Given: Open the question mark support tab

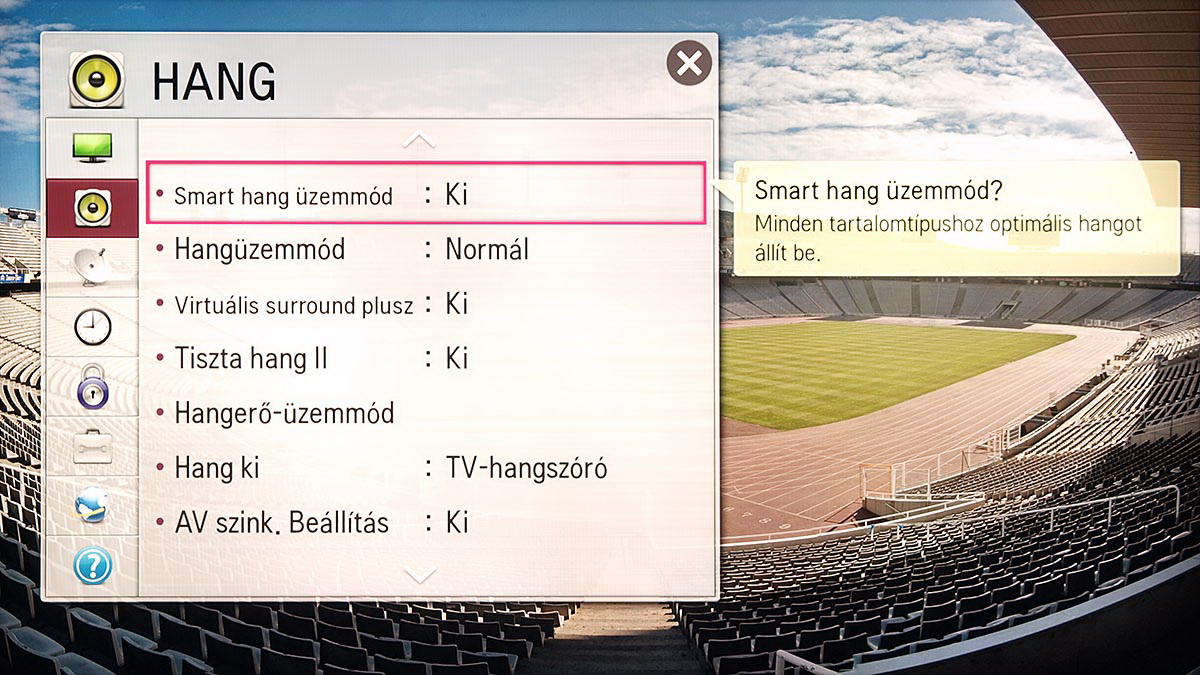Looking at the screenshot, I should pos(92,566).
